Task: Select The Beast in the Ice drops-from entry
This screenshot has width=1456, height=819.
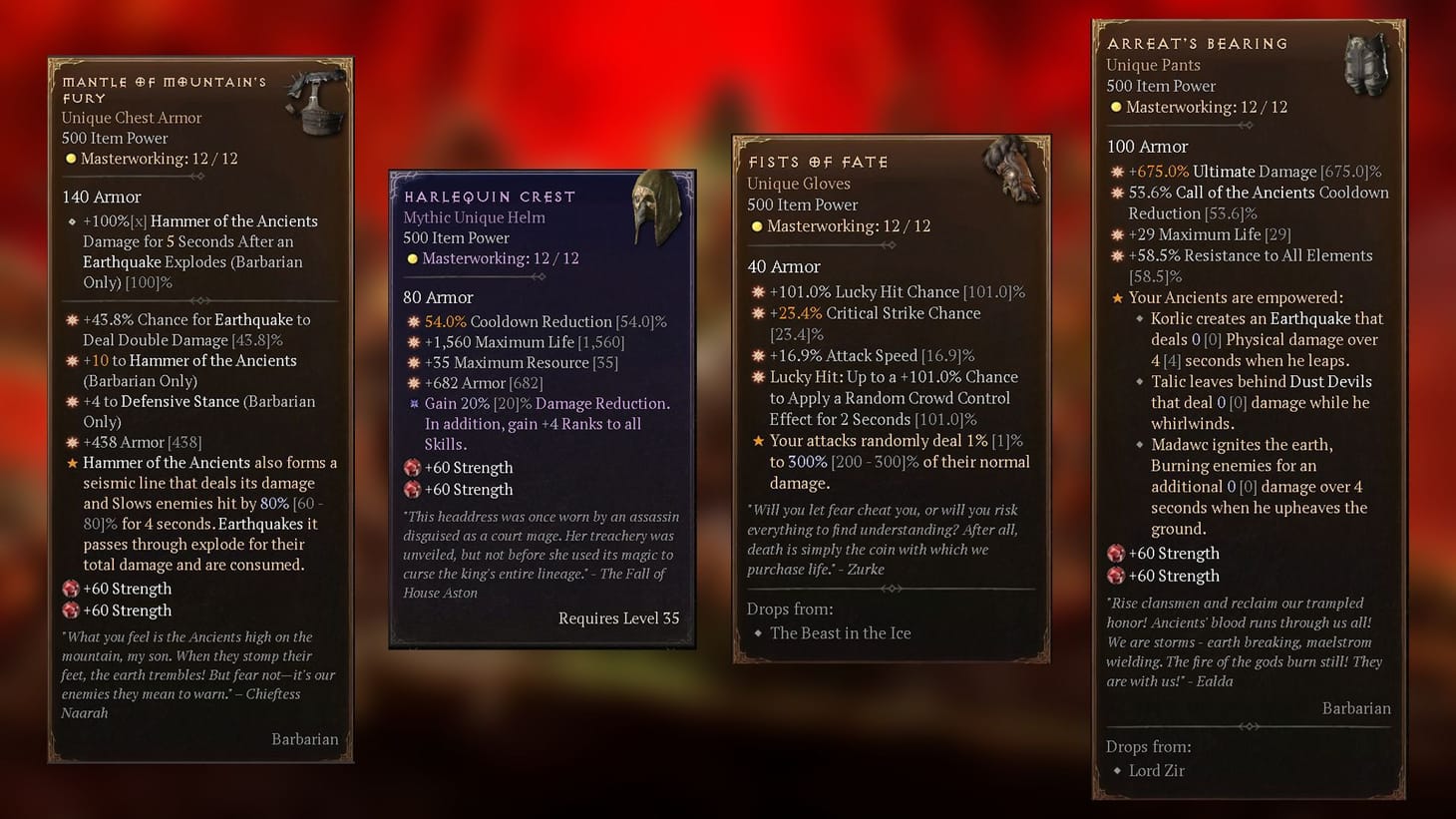Action: (x=840, y=632)
